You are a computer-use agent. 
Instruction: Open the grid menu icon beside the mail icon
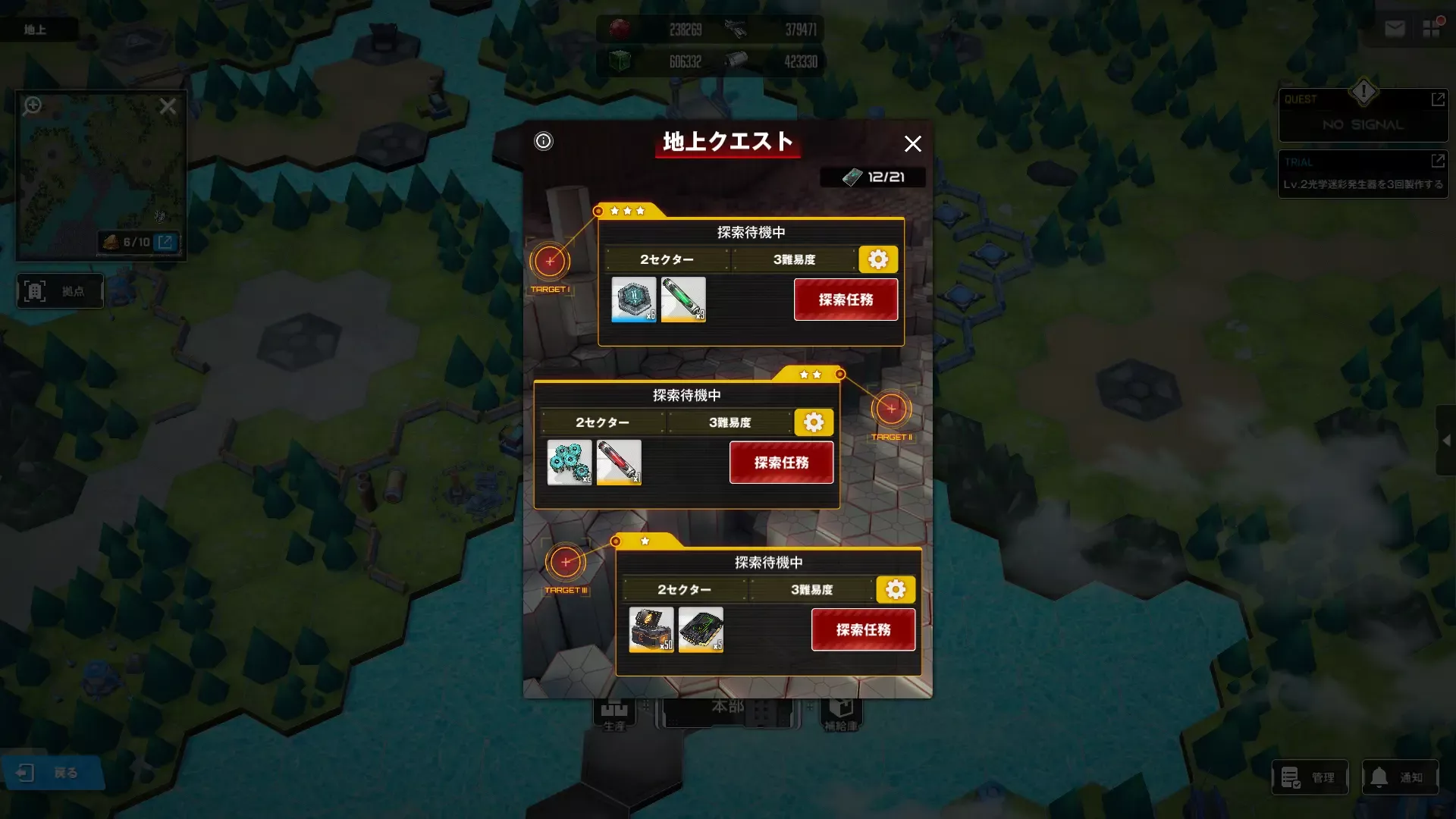pos(1432,28)
